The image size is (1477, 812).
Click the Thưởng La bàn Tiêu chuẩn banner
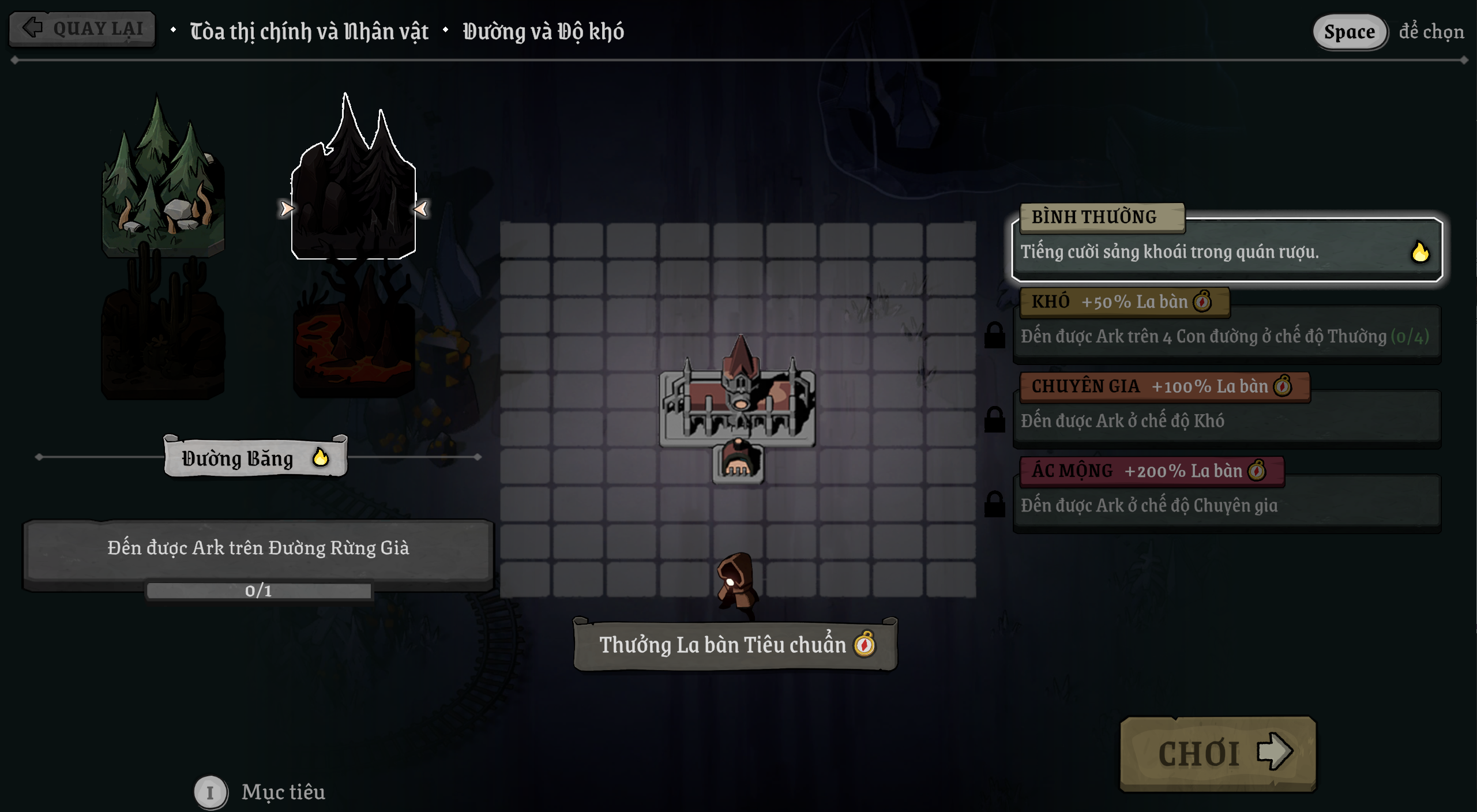tap(735, 645)
